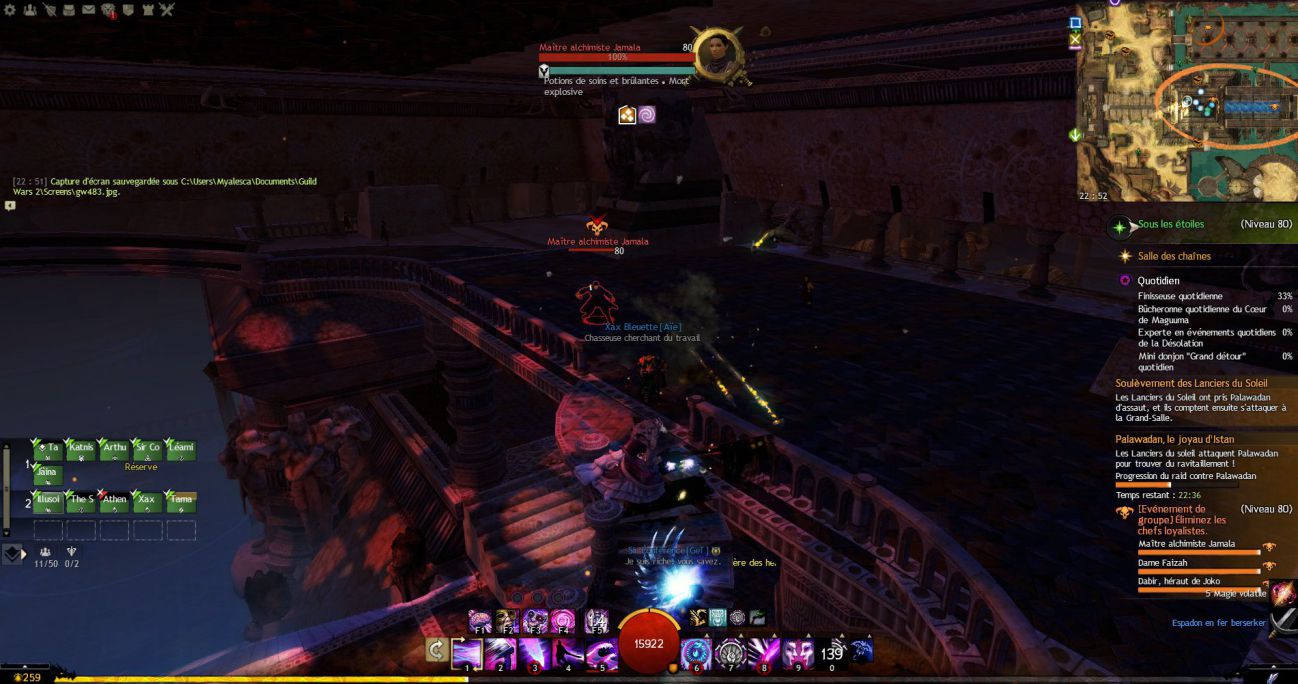This screenshot has width=1298, height=684.
Task: Open the game menu gear icon
Action: click(x=11, y=10)
